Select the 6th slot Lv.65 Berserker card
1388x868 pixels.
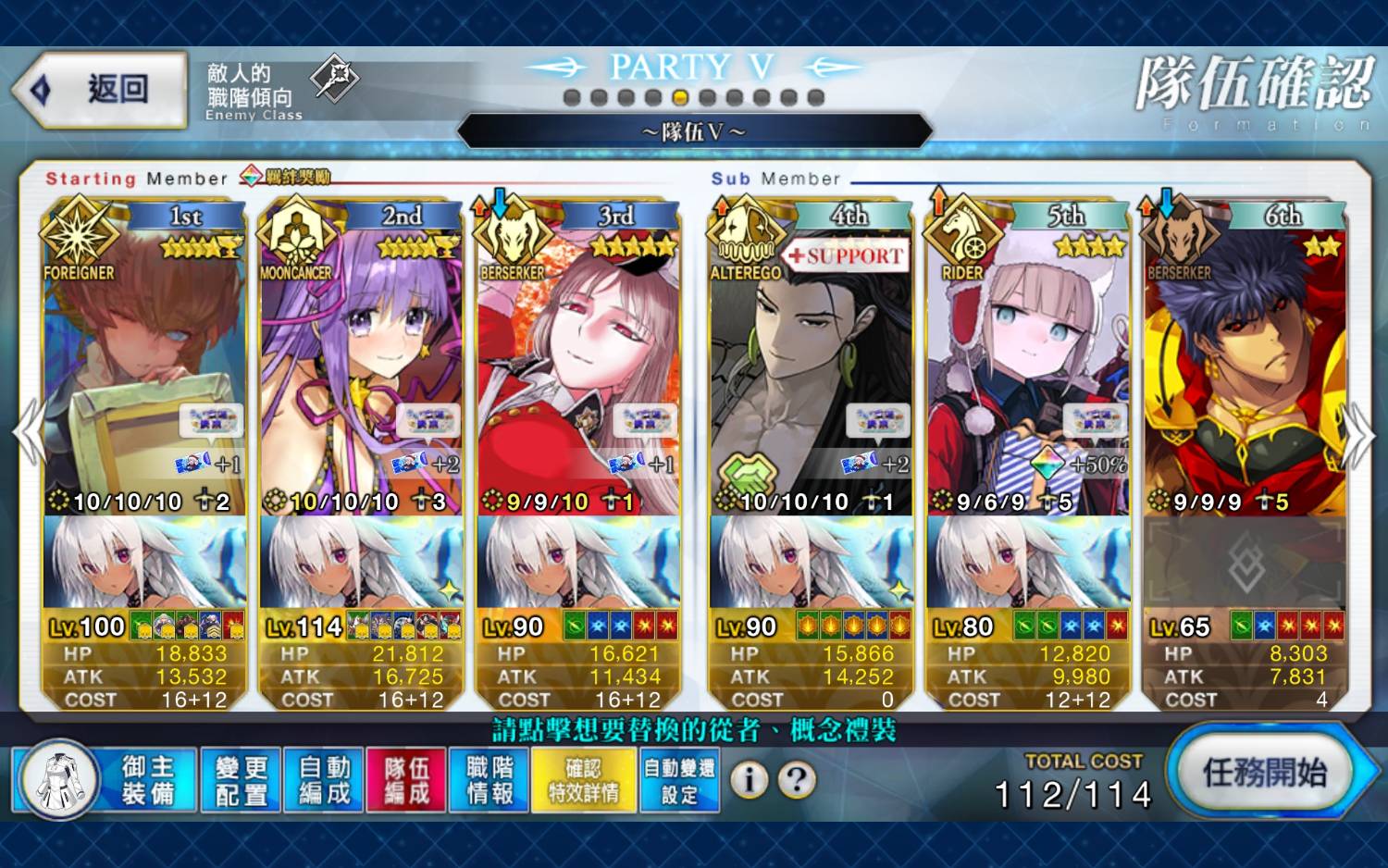pyautogui.click(x=1245, y=370)
